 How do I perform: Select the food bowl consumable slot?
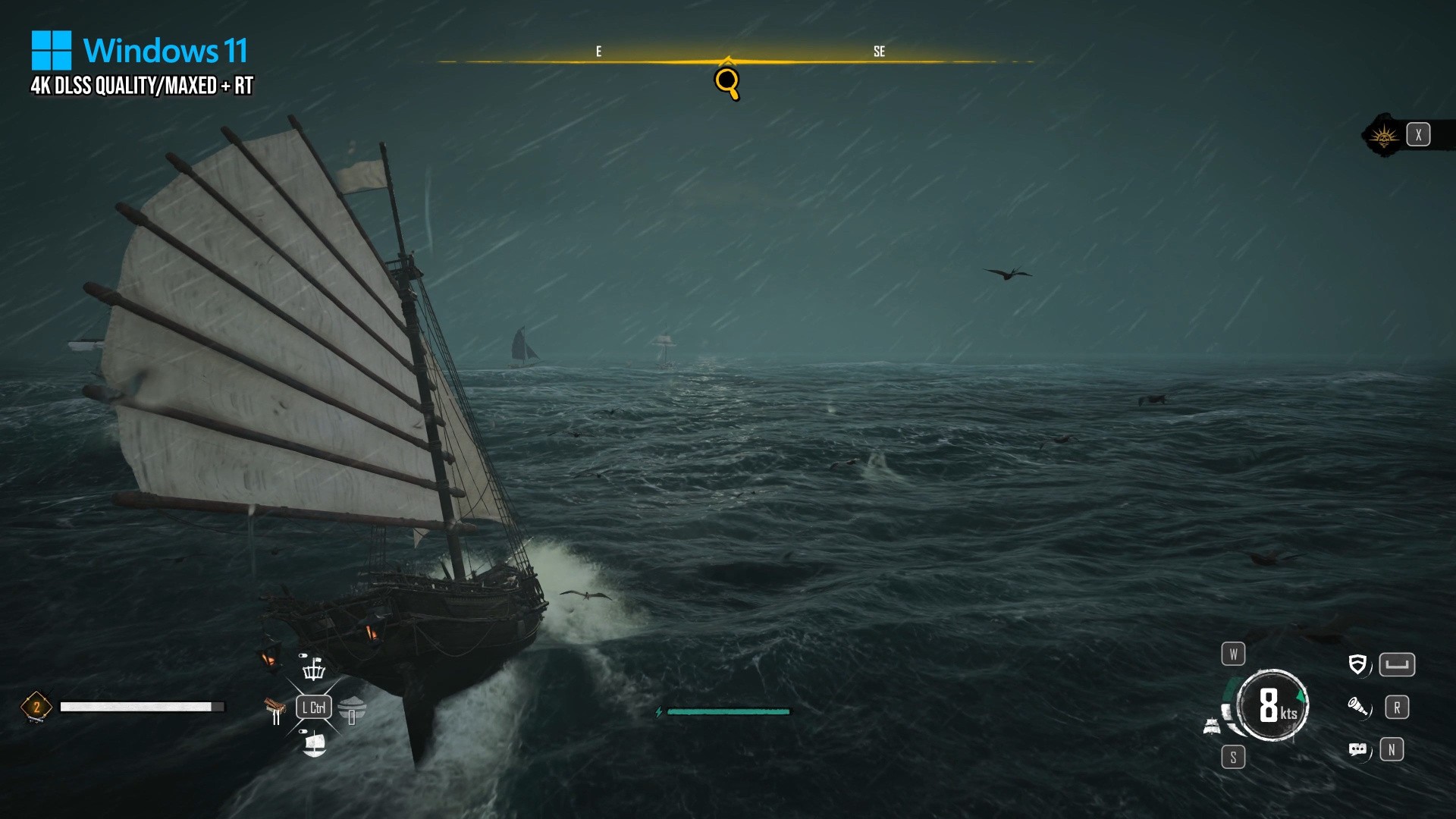[352, 710]
